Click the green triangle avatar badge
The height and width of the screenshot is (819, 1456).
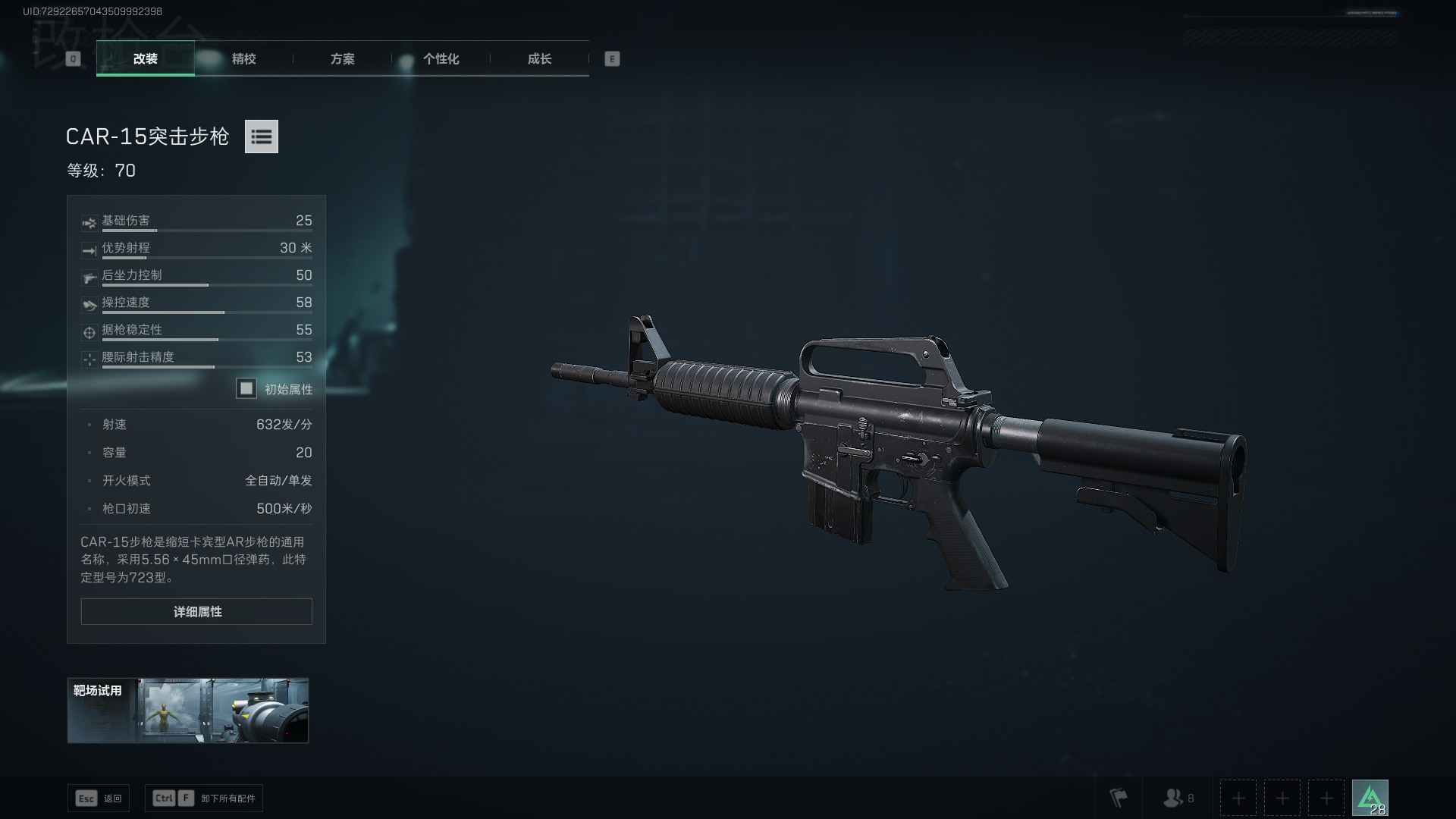coord(1370,798)
